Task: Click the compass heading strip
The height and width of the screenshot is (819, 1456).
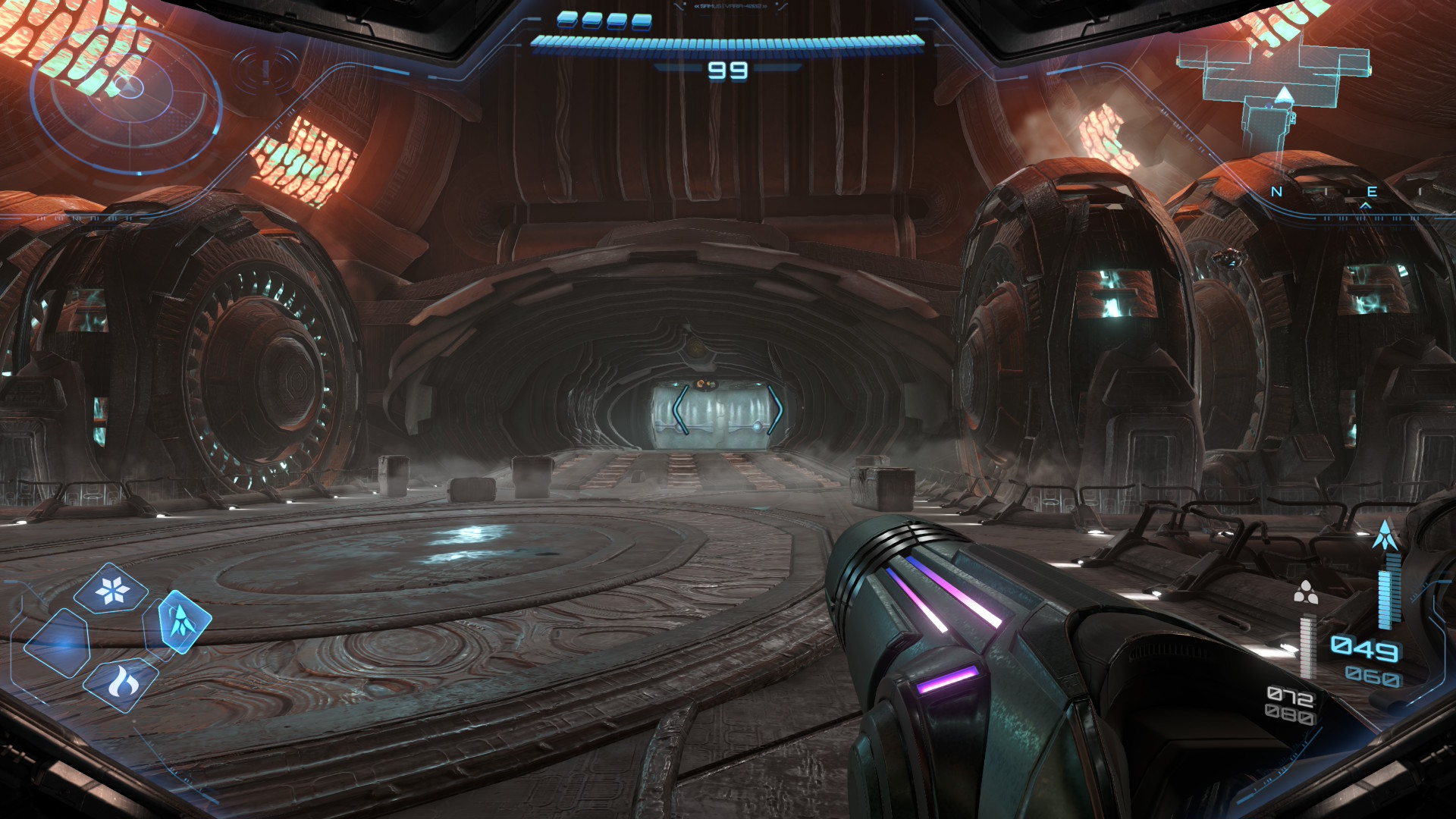Action: point(1335,193)
